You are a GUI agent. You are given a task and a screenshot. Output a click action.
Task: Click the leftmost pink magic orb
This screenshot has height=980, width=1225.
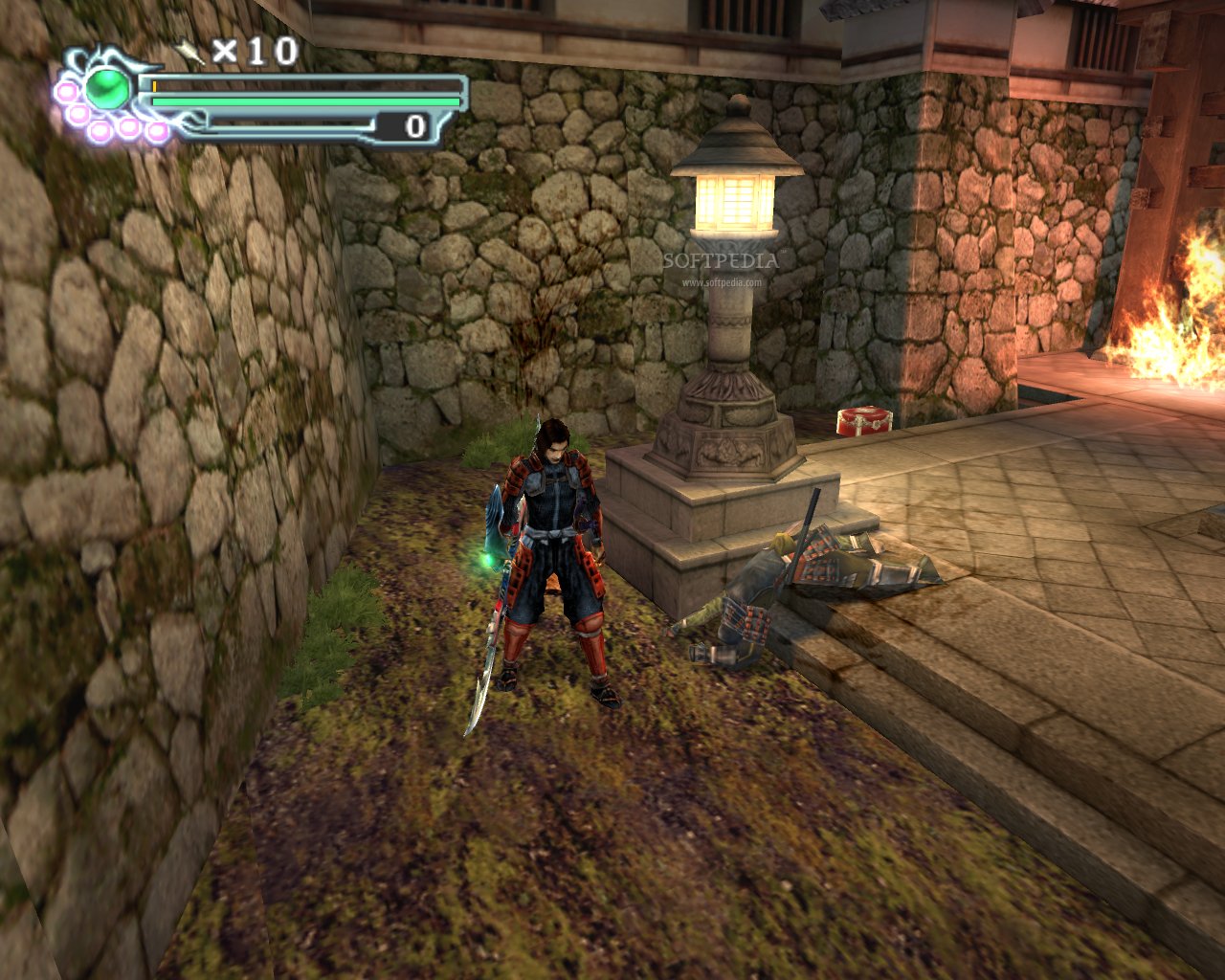coord(66,91)
